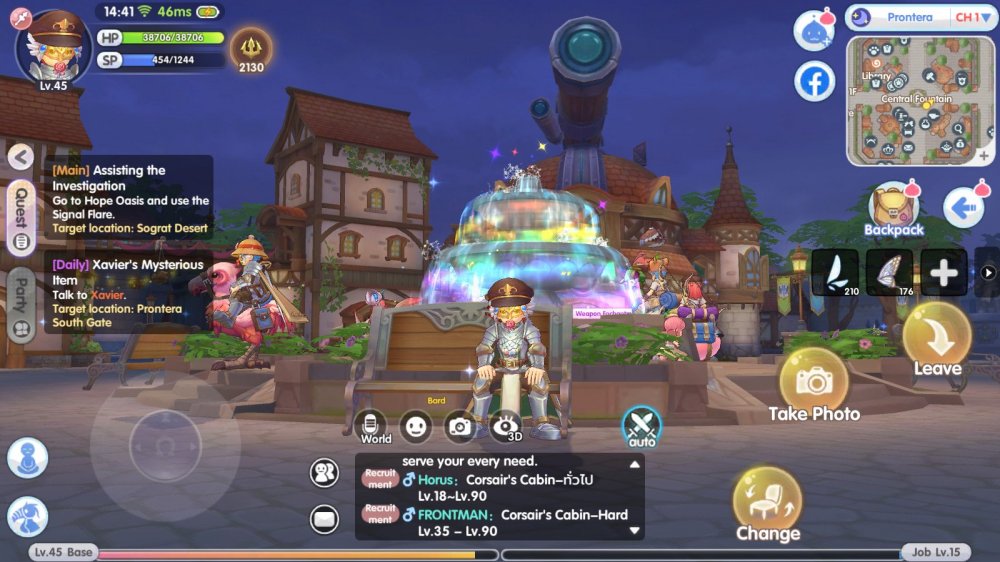
Task: Use the butterfly wing item slot
Action: pyautogui.click(x=889, y=272)
